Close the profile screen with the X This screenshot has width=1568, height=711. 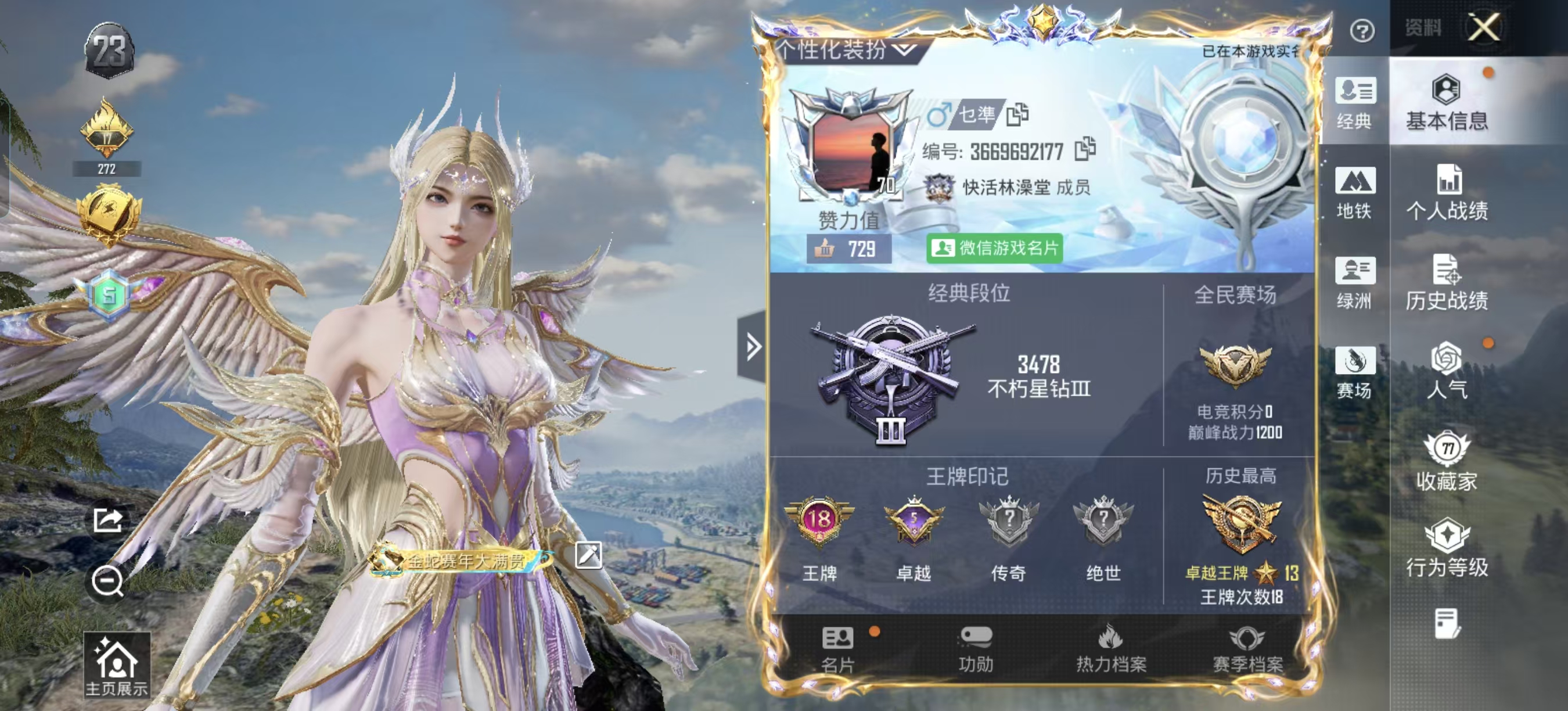pos(1483,27)
